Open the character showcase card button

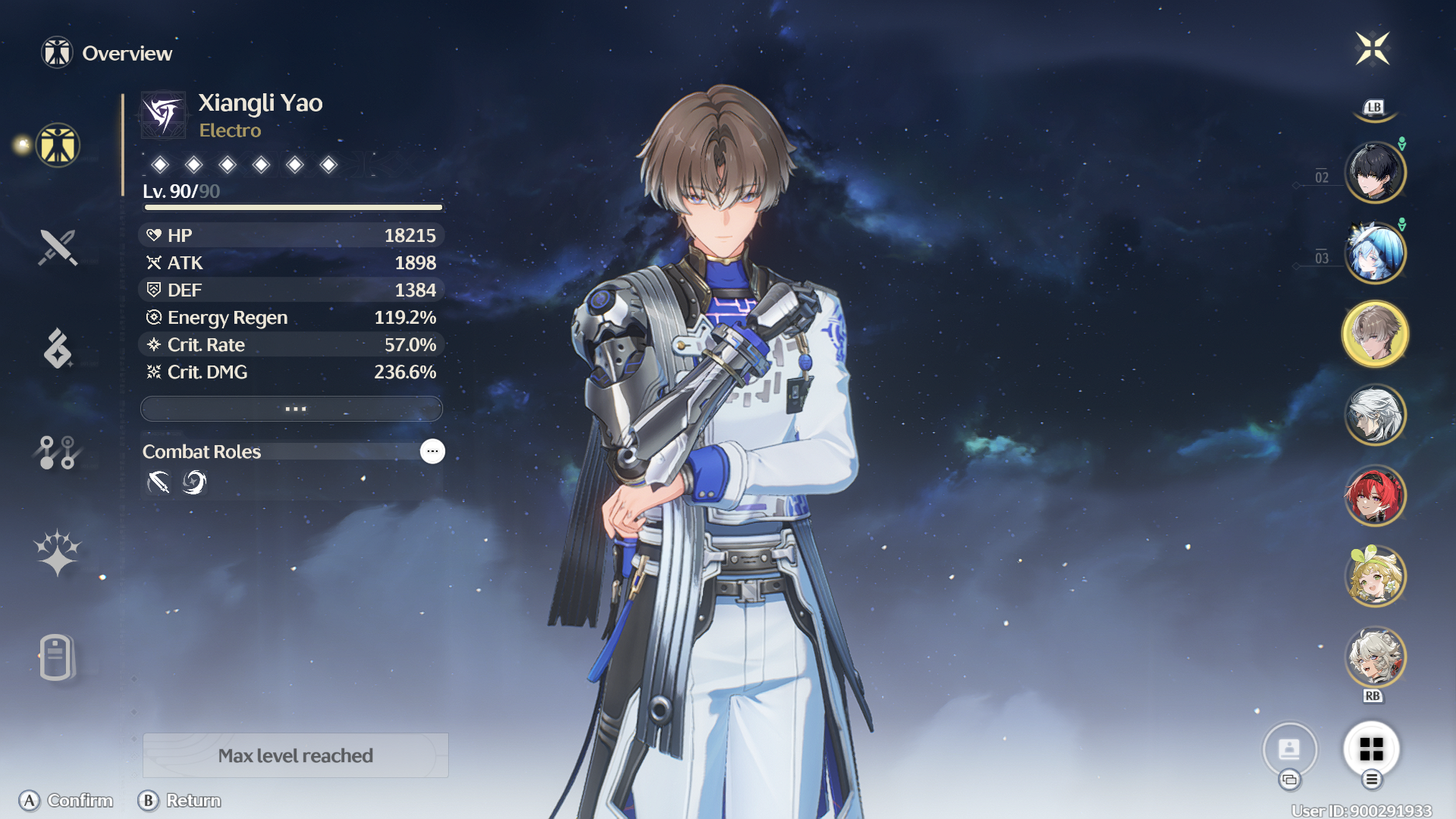coord(1289,749)
